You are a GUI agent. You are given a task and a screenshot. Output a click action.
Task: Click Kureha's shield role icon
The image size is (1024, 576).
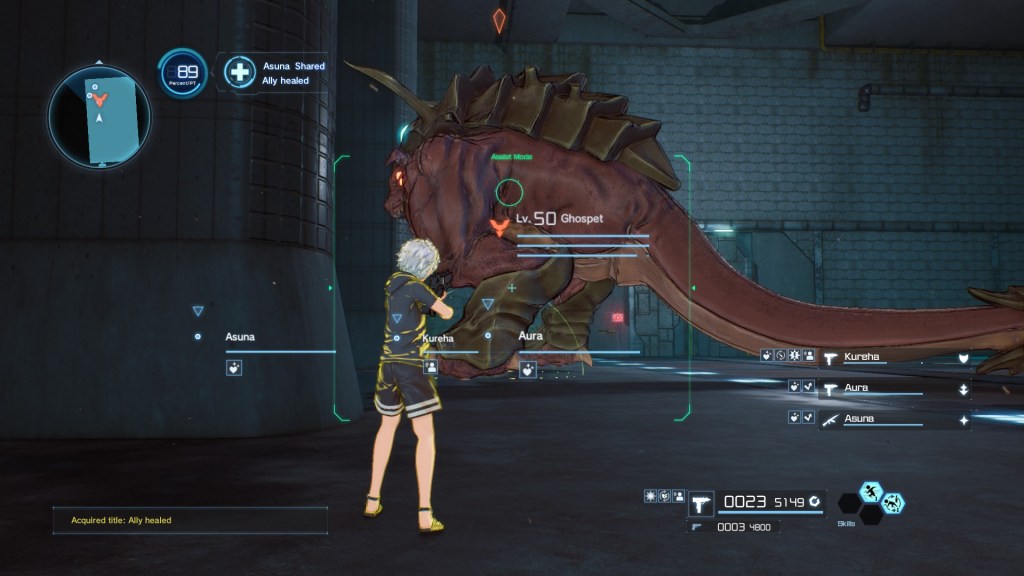[x=963, y=357]
